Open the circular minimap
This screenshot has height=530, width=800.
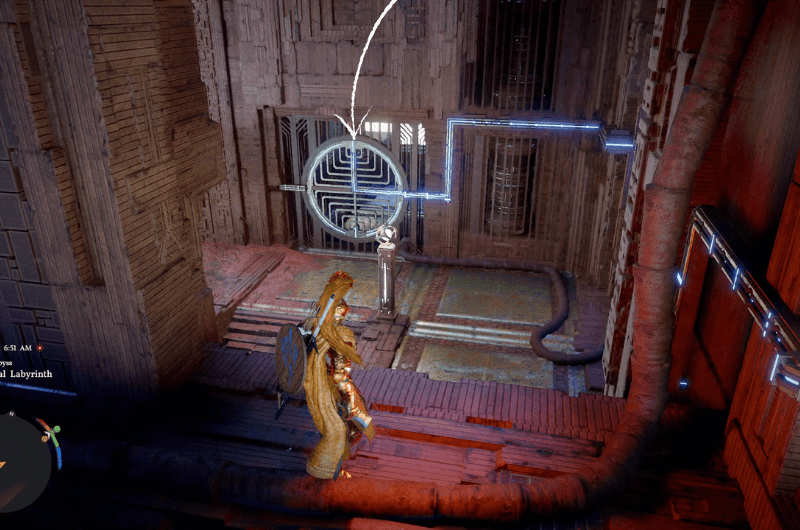coord(22,461)
